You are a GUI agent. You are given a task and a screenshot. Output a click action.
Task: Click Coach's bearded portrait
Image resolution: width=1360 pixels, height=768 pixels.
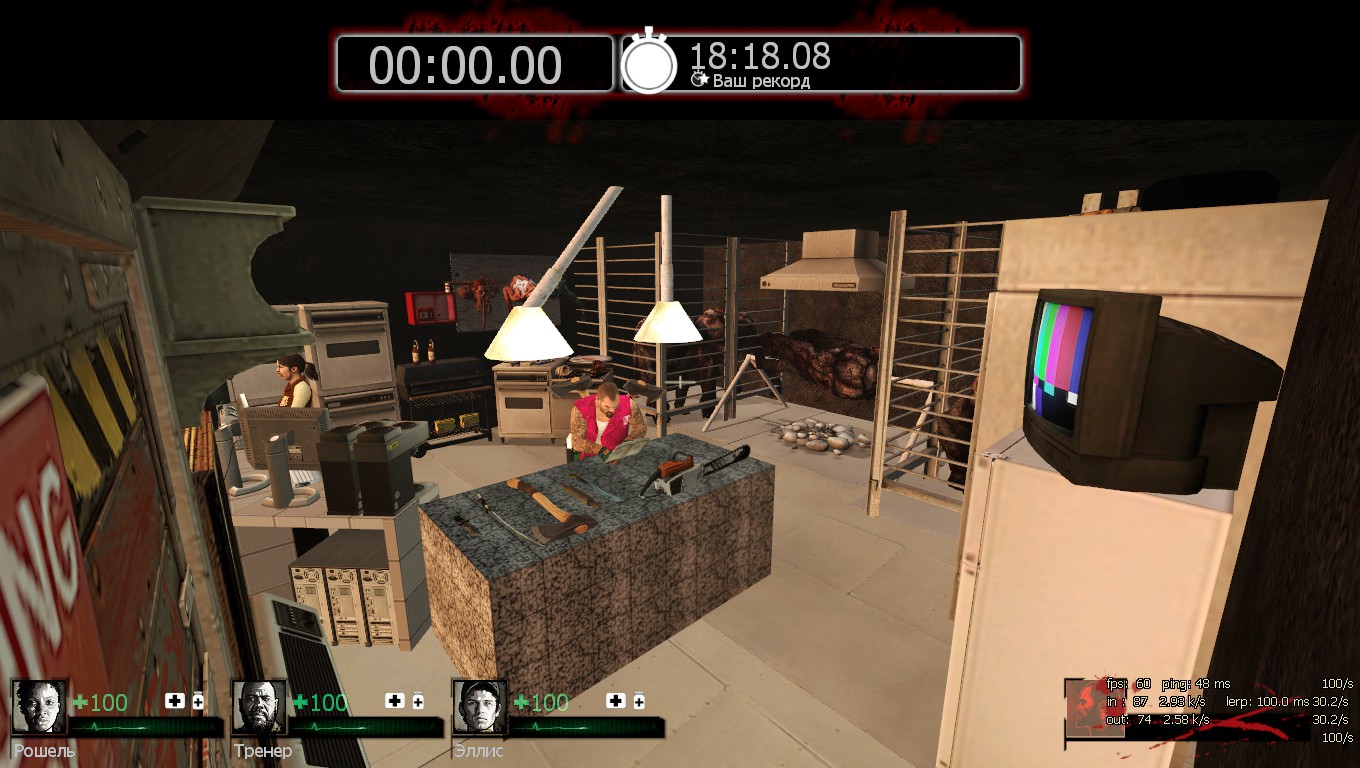click(260, 707)
